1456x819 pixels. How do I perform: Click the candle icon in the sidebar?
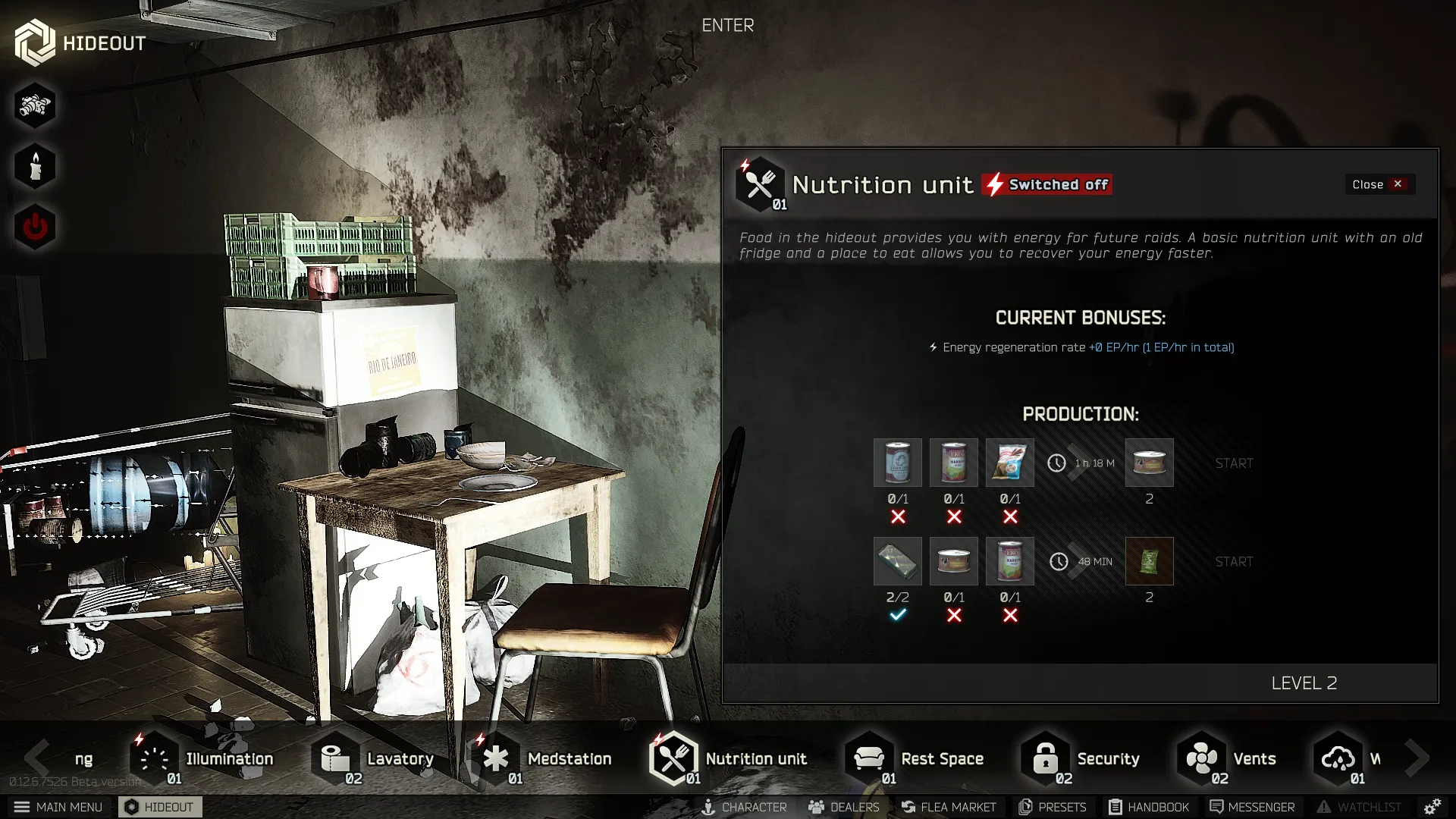[x=34, y=165]
